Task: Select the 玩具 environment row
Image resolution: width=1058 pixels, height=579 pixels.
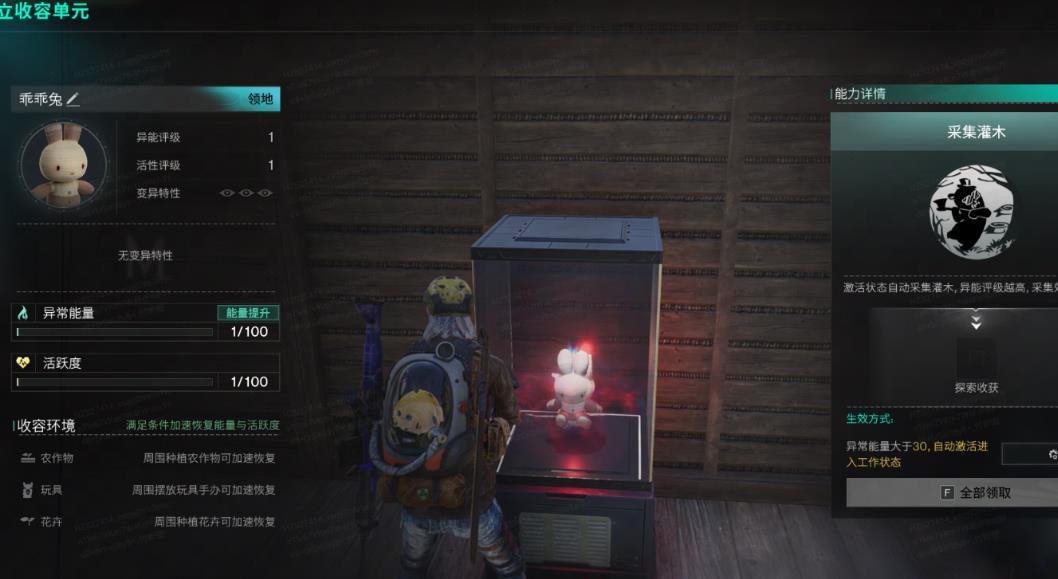Action: pos(146,490)
